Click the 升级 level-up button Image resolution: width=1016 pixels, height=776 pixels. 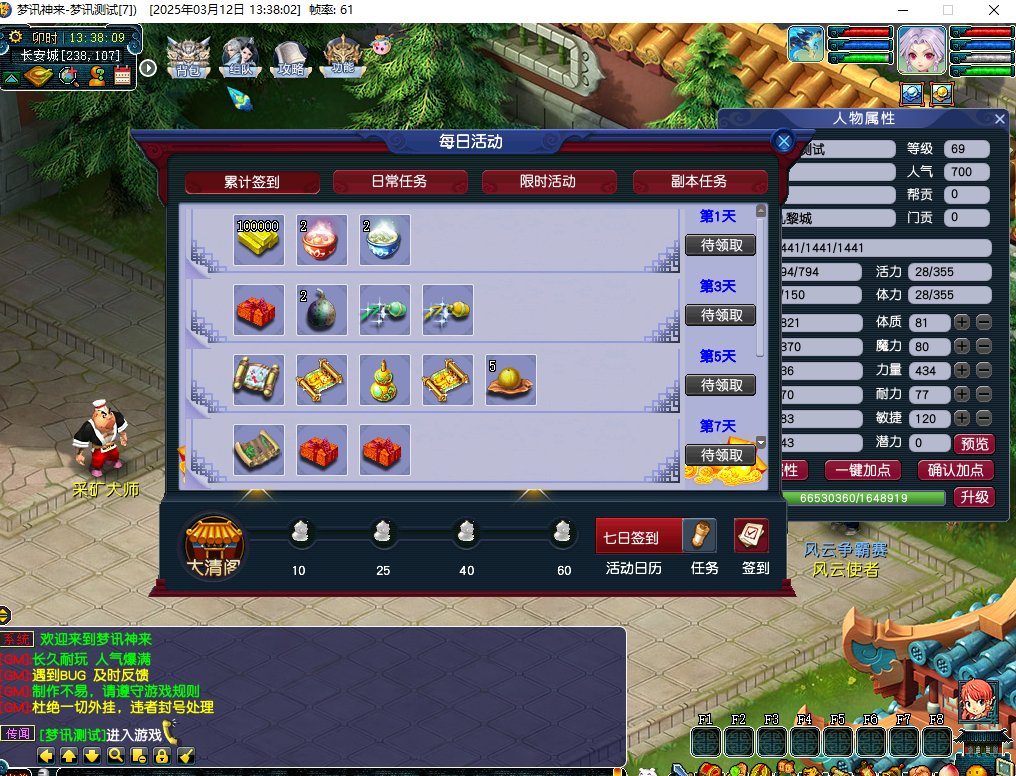coord(974,497)
